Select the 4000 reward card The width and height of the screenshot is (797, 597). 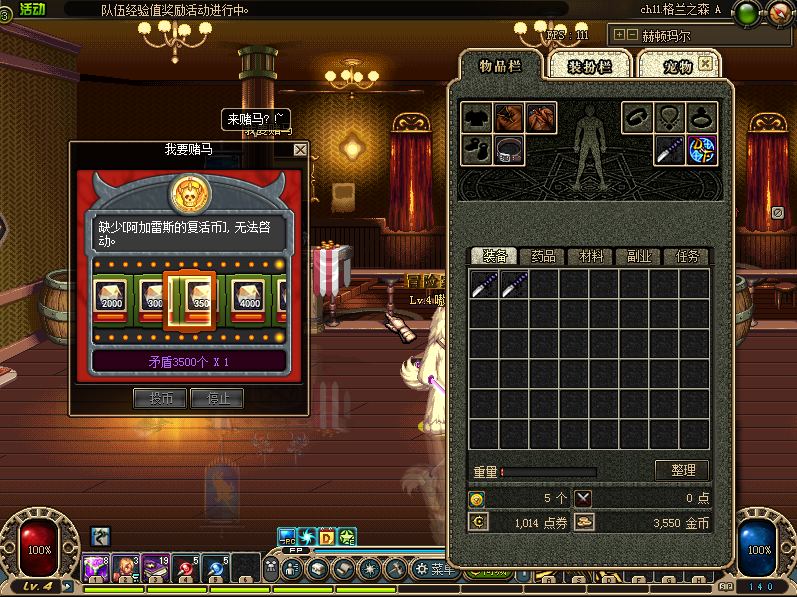[x=250, y=296]
